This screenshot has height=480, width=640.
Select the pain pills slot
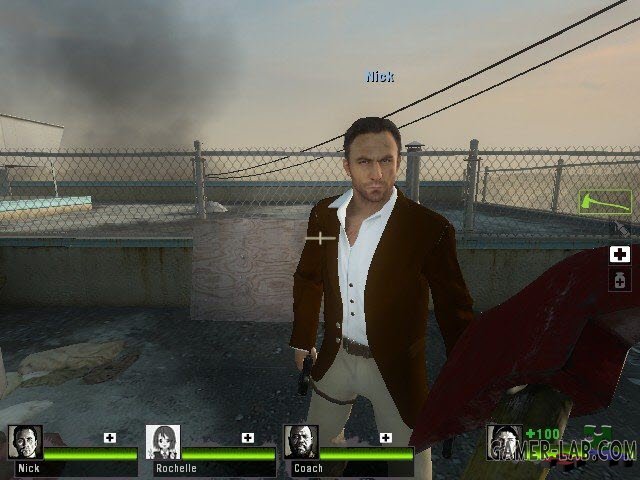coord(619,280)
